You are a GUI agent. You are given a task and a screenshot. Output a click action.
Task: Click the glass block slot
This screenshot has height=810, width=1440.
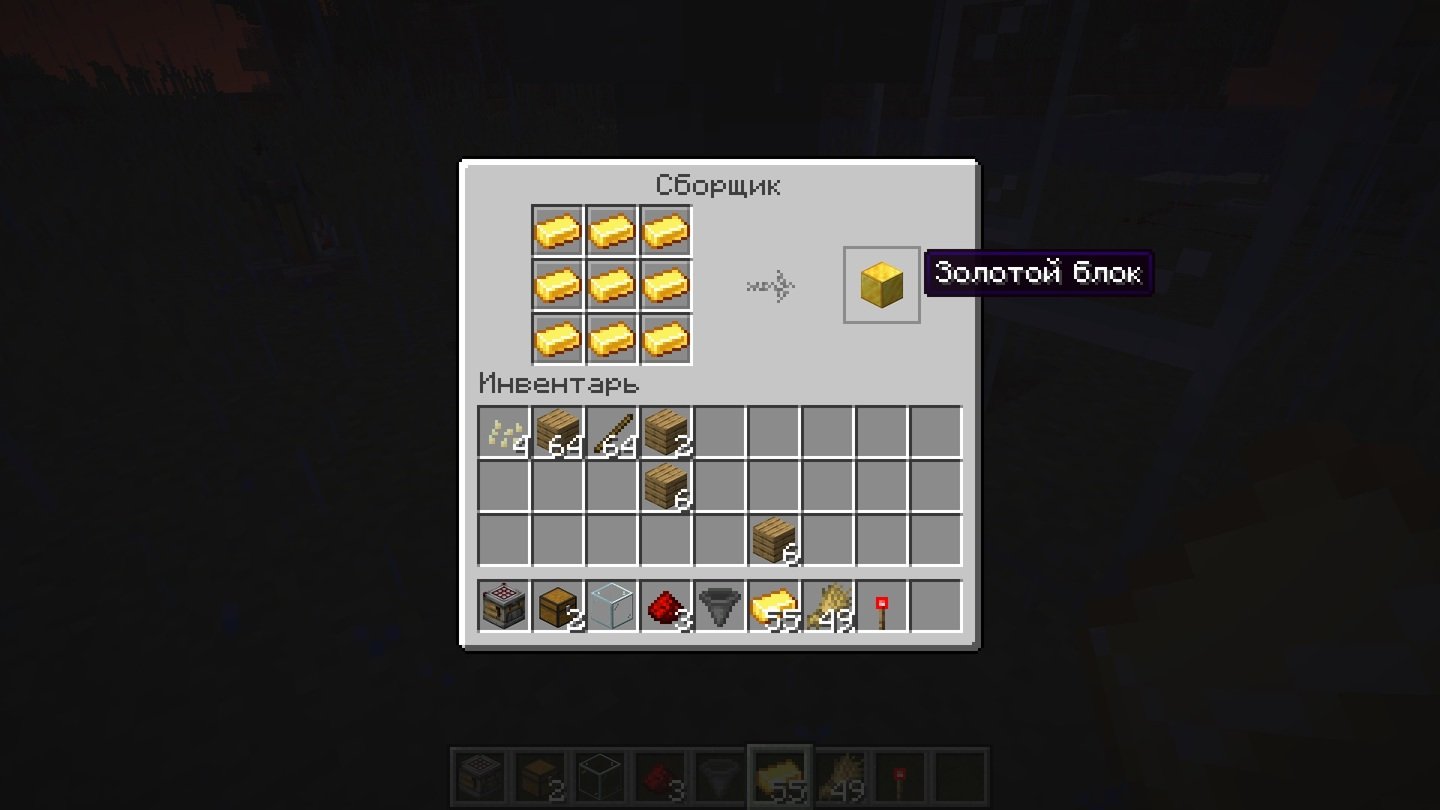tap(612, 607)
